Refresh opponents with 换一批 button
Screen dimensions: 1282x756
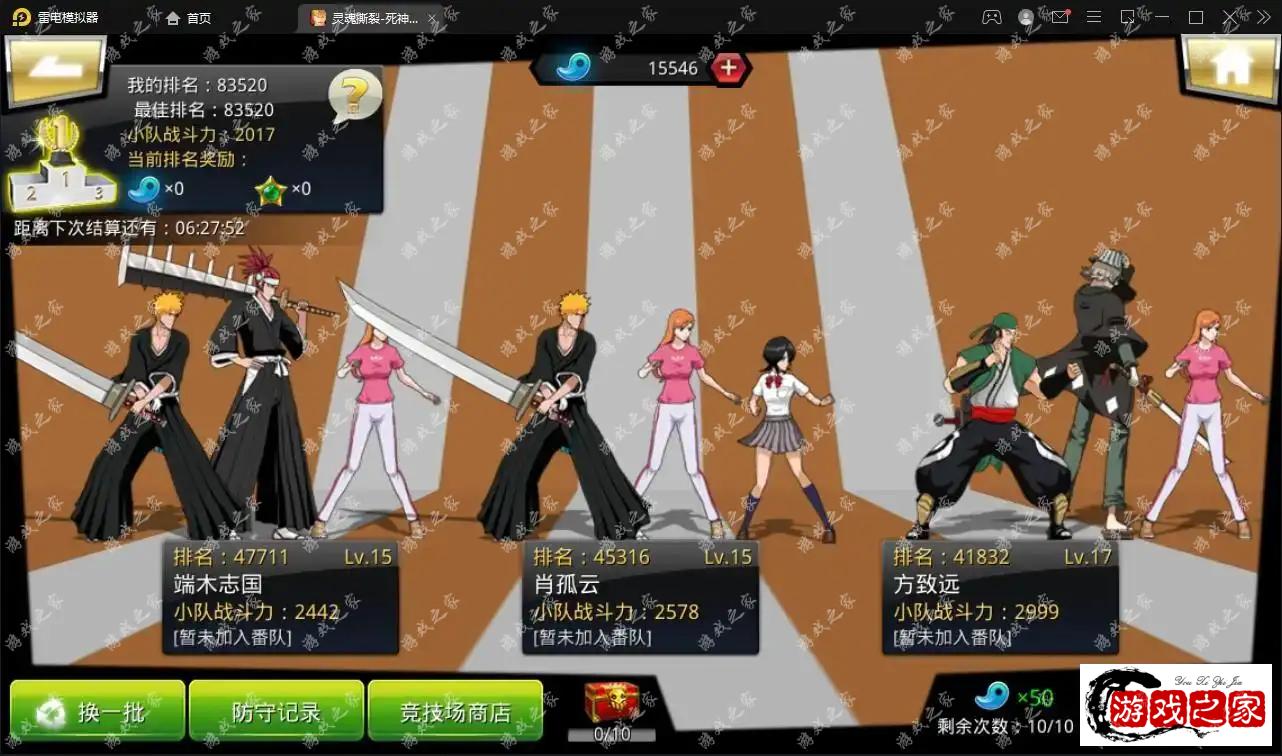point(97,711)
